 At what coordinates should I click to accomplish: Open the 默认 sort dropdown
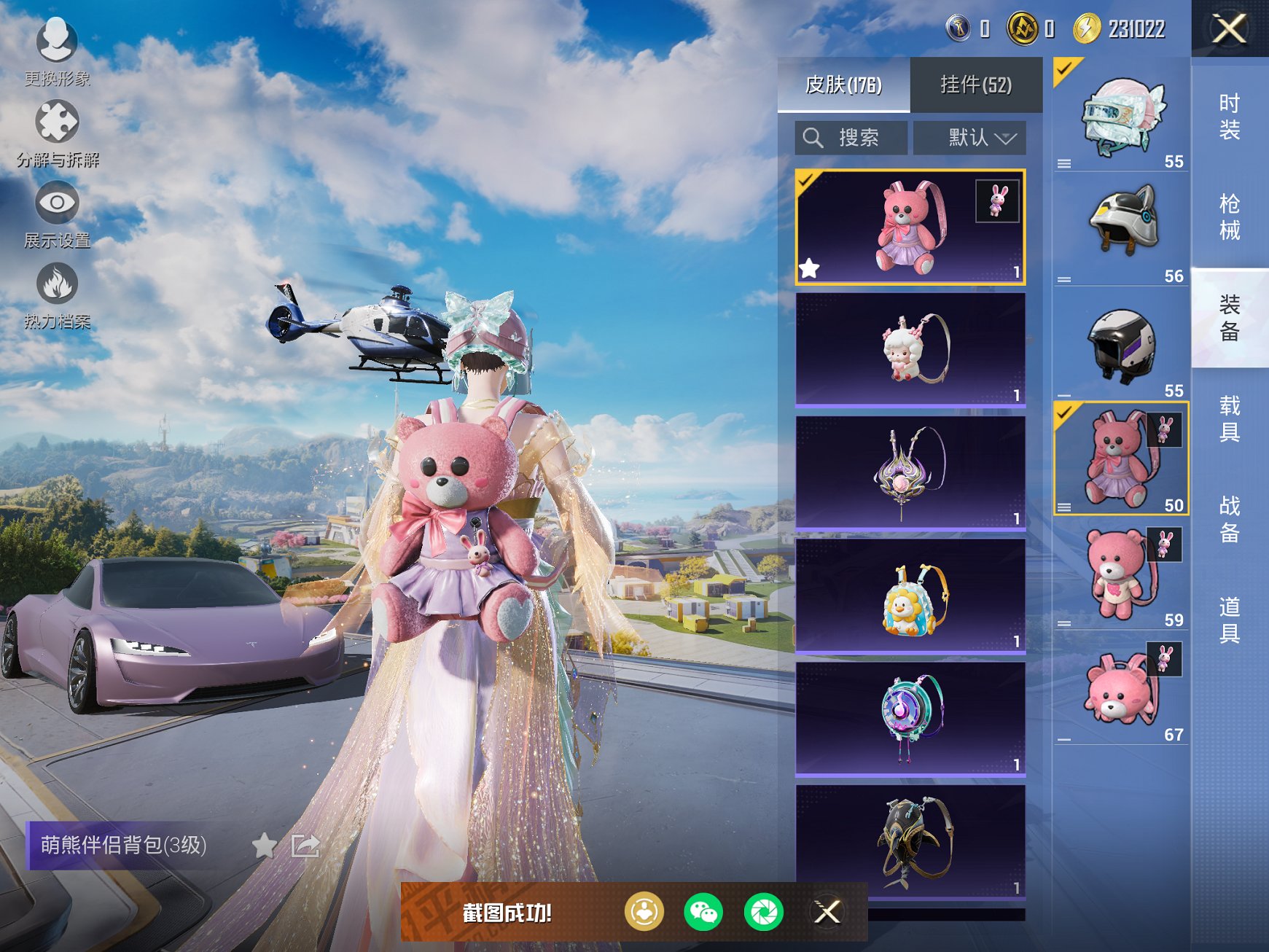(969, 138)
